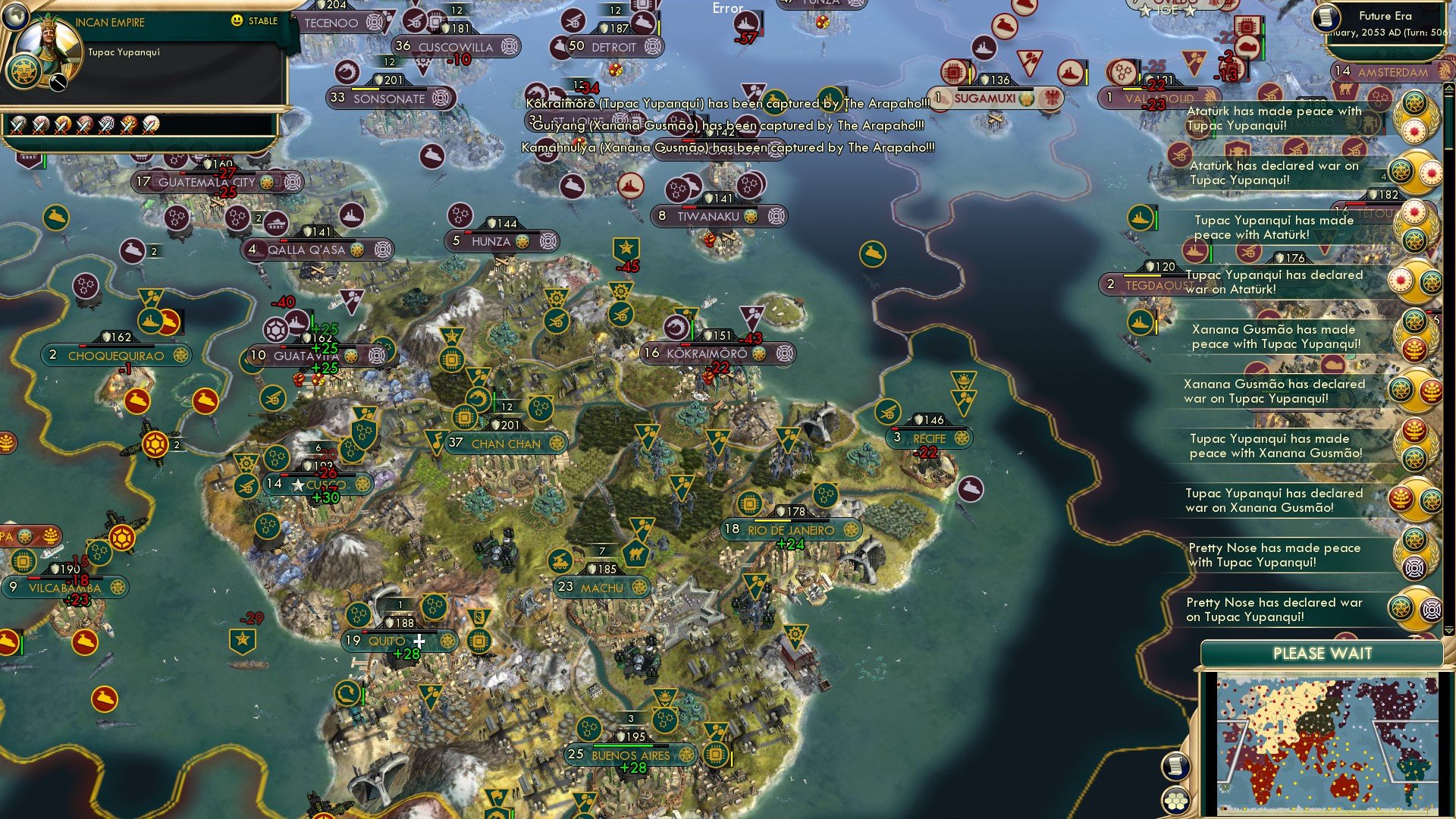Select the Social Policies scroll icon near minimap
The image size is (1456, 819).
(1175, 766)
